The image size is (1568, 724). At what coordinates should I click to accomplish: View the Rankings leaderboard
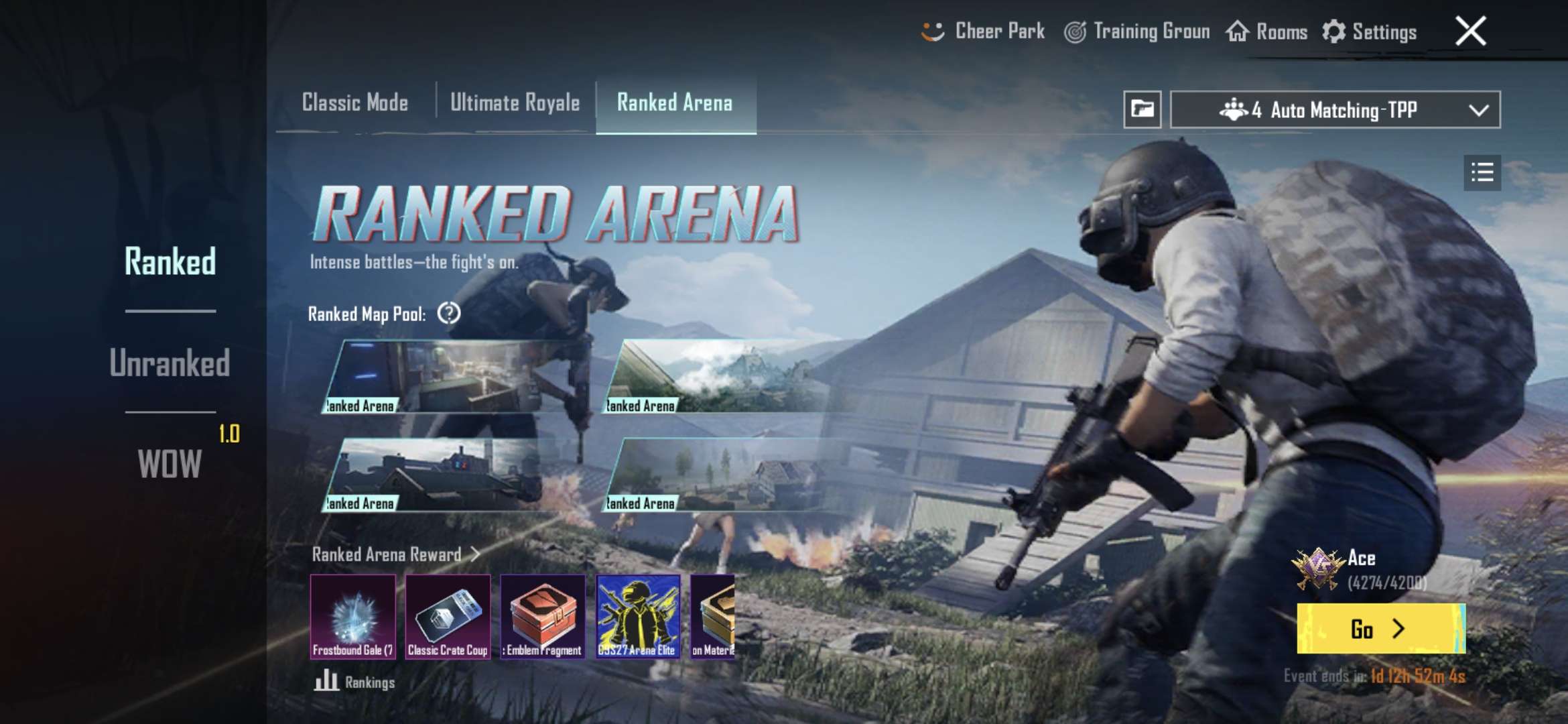pos(355,682)
